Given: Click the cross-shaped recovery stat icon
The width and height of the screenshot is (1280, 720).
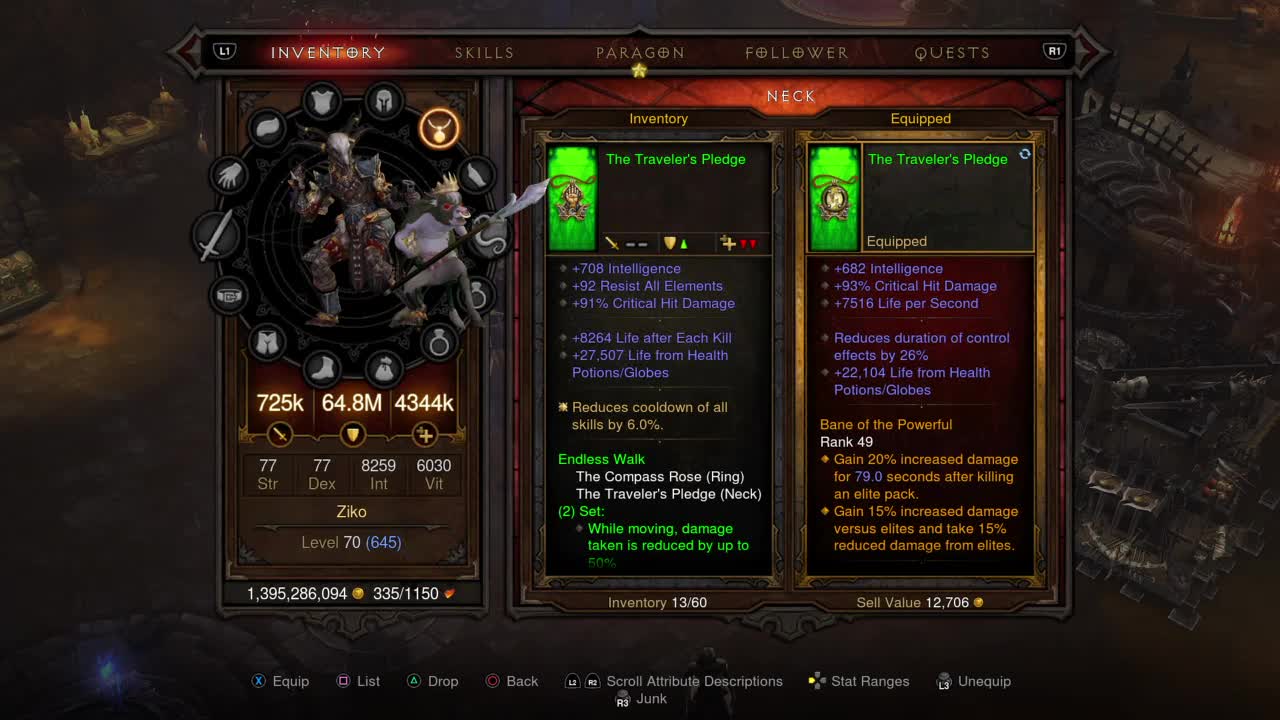Looking at the screenshot, I should coord(426,435).
